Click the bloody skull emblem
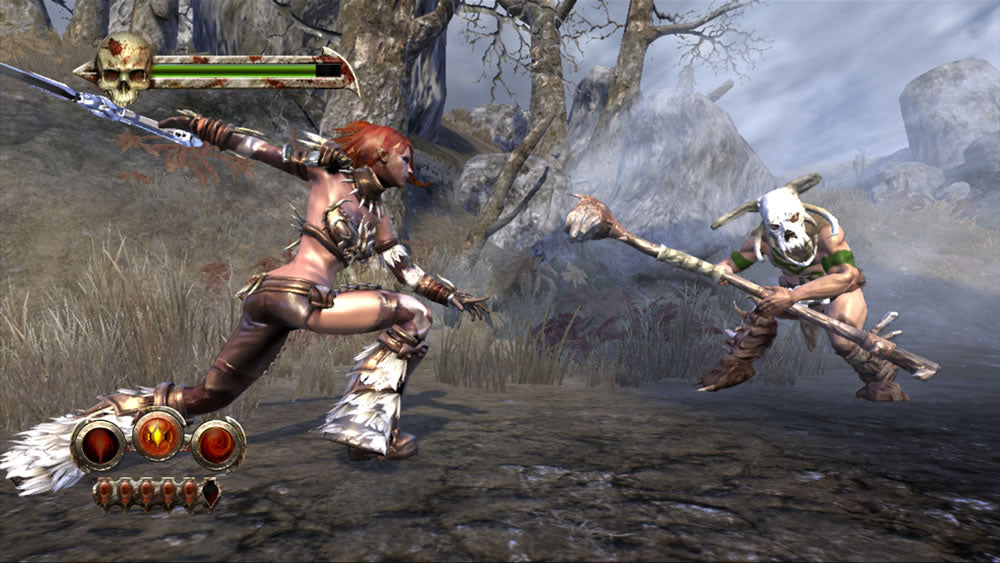Image resolution: width=1000 pixels, height=563 pixels. pyautogui.click(x=123, y=67)
